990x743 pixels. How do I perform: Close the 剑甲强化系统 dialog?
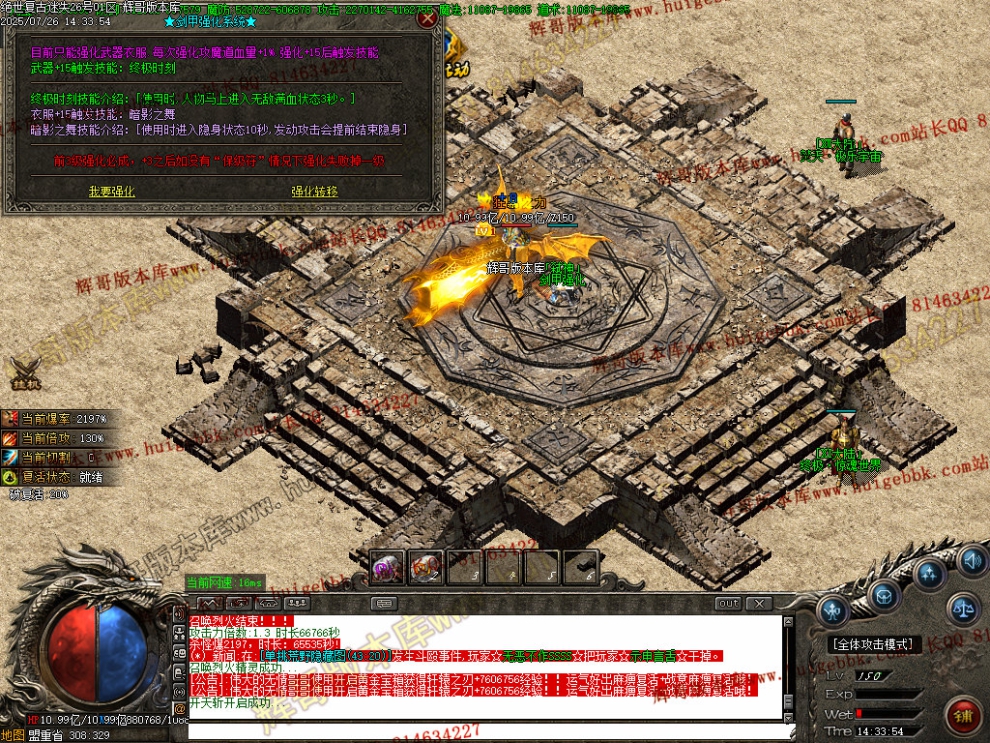429,18
